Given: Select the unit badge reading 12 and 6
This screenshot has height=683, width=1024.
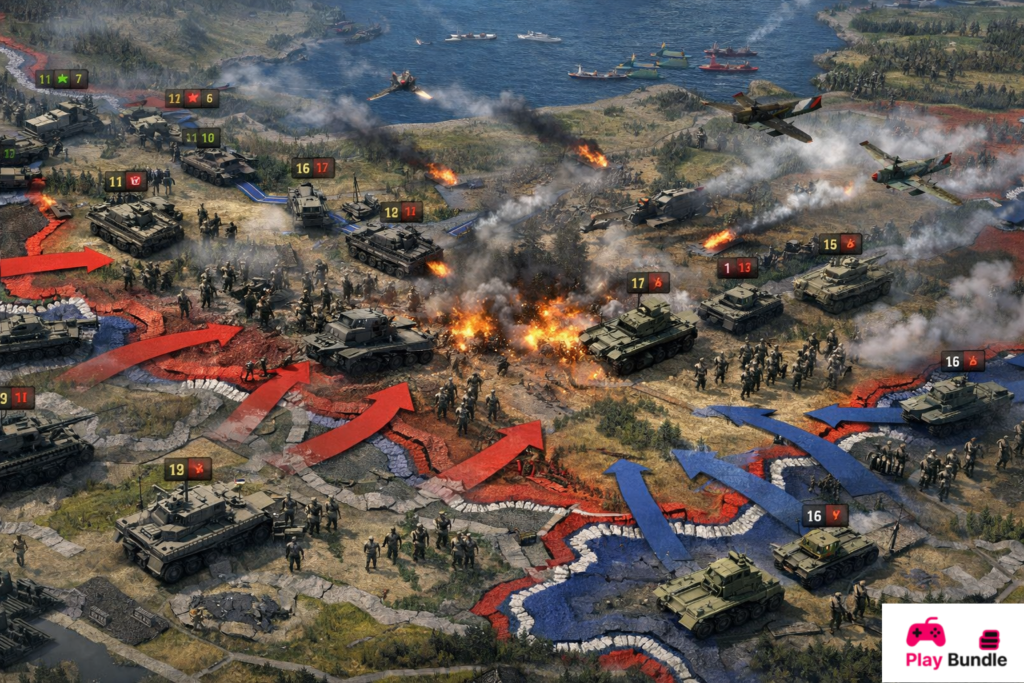Looking at the screenshot, I should tap(192, 98).
